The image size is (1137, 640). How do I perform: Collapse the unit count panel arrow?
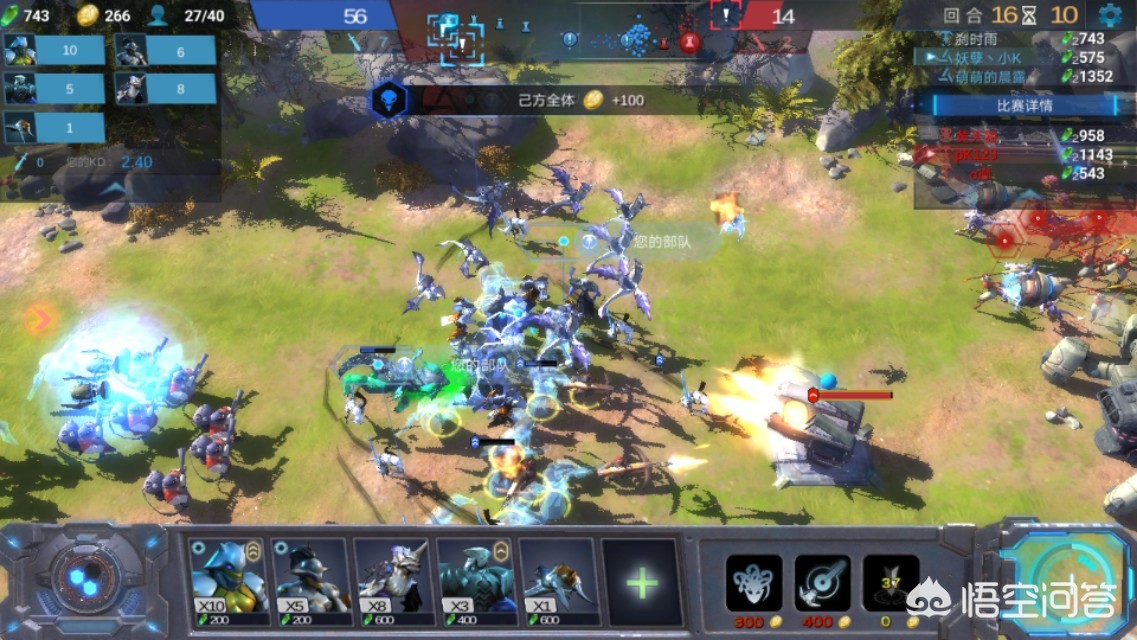pyautogui.click(x=113, y=188)
